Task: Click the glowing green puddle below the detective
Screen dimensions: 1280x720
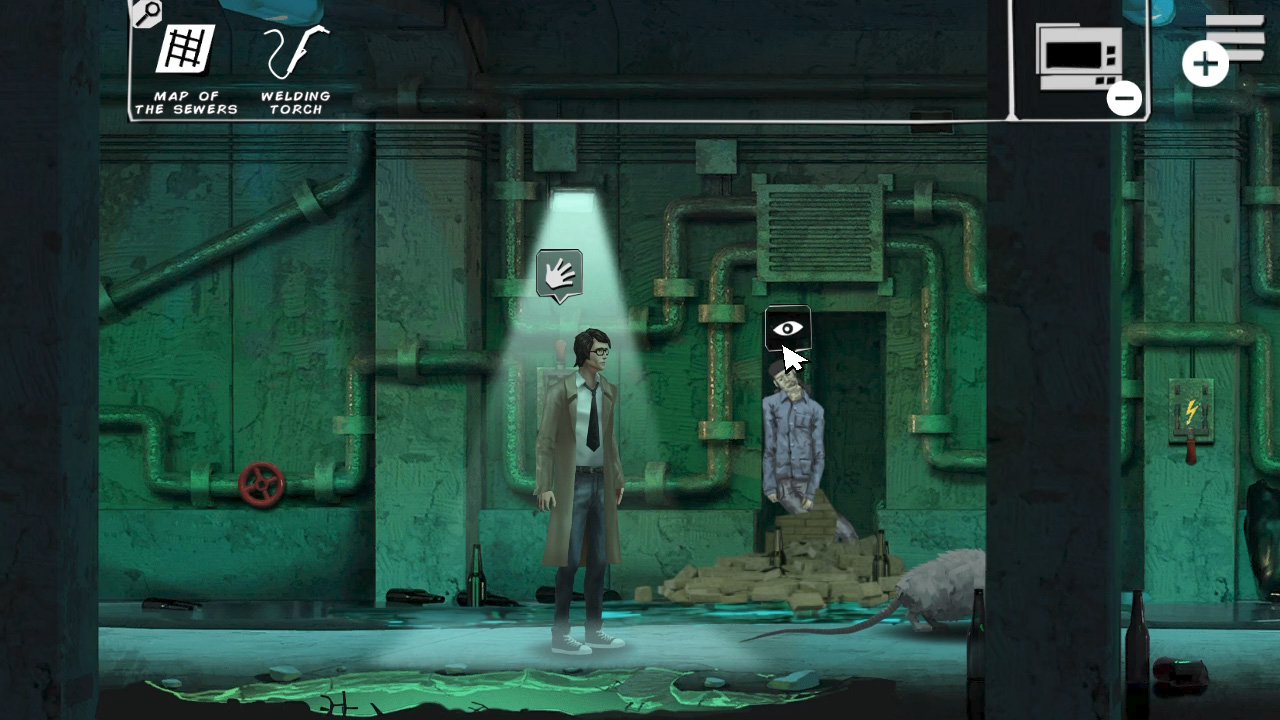Action: [x=560, y=690]
